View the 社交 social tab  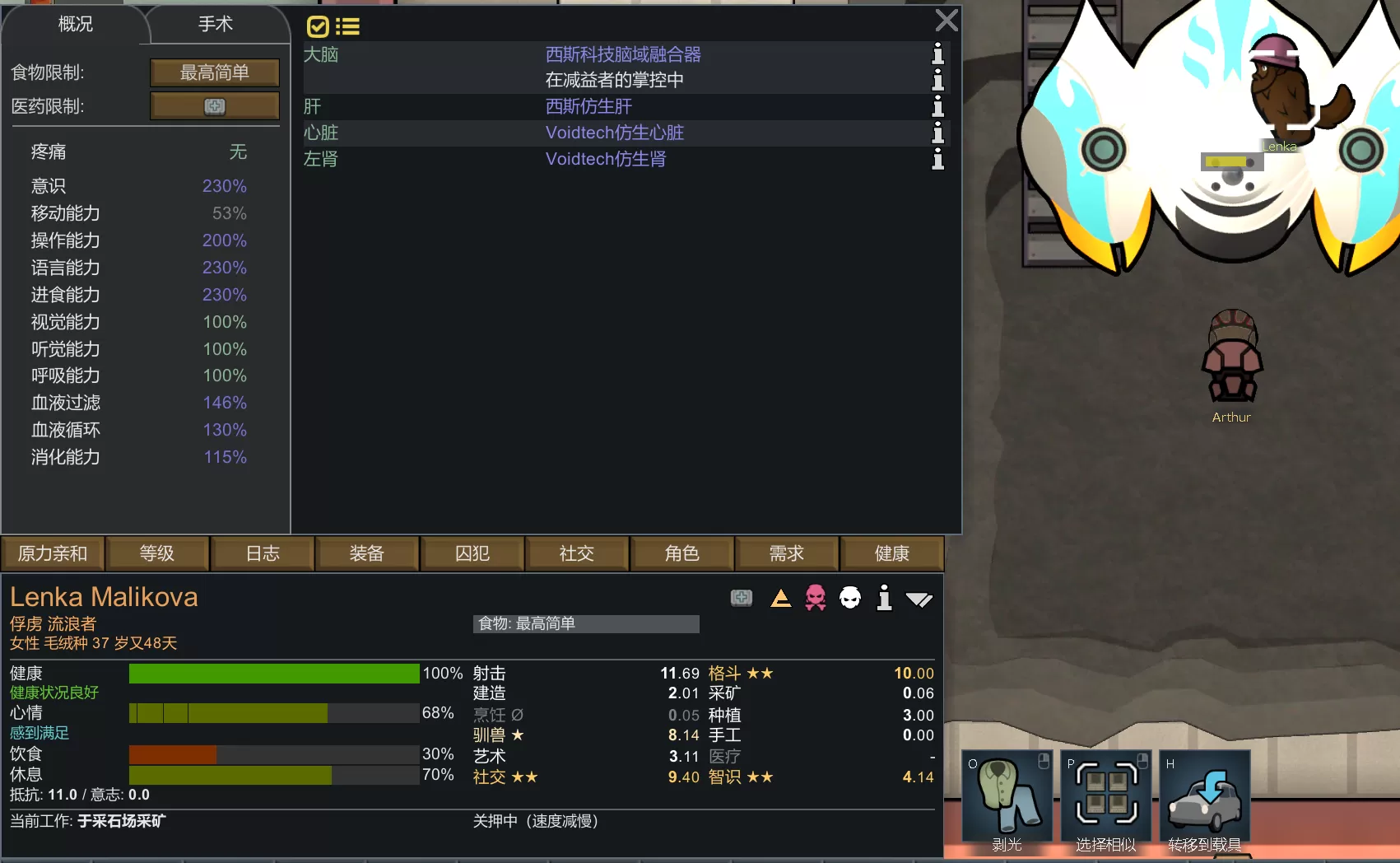[577, 553]
